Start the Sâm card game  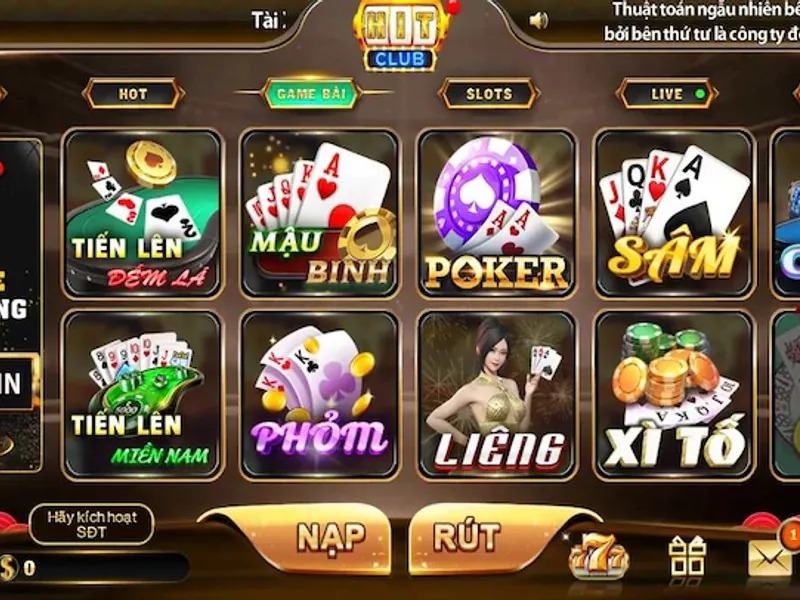674,213
